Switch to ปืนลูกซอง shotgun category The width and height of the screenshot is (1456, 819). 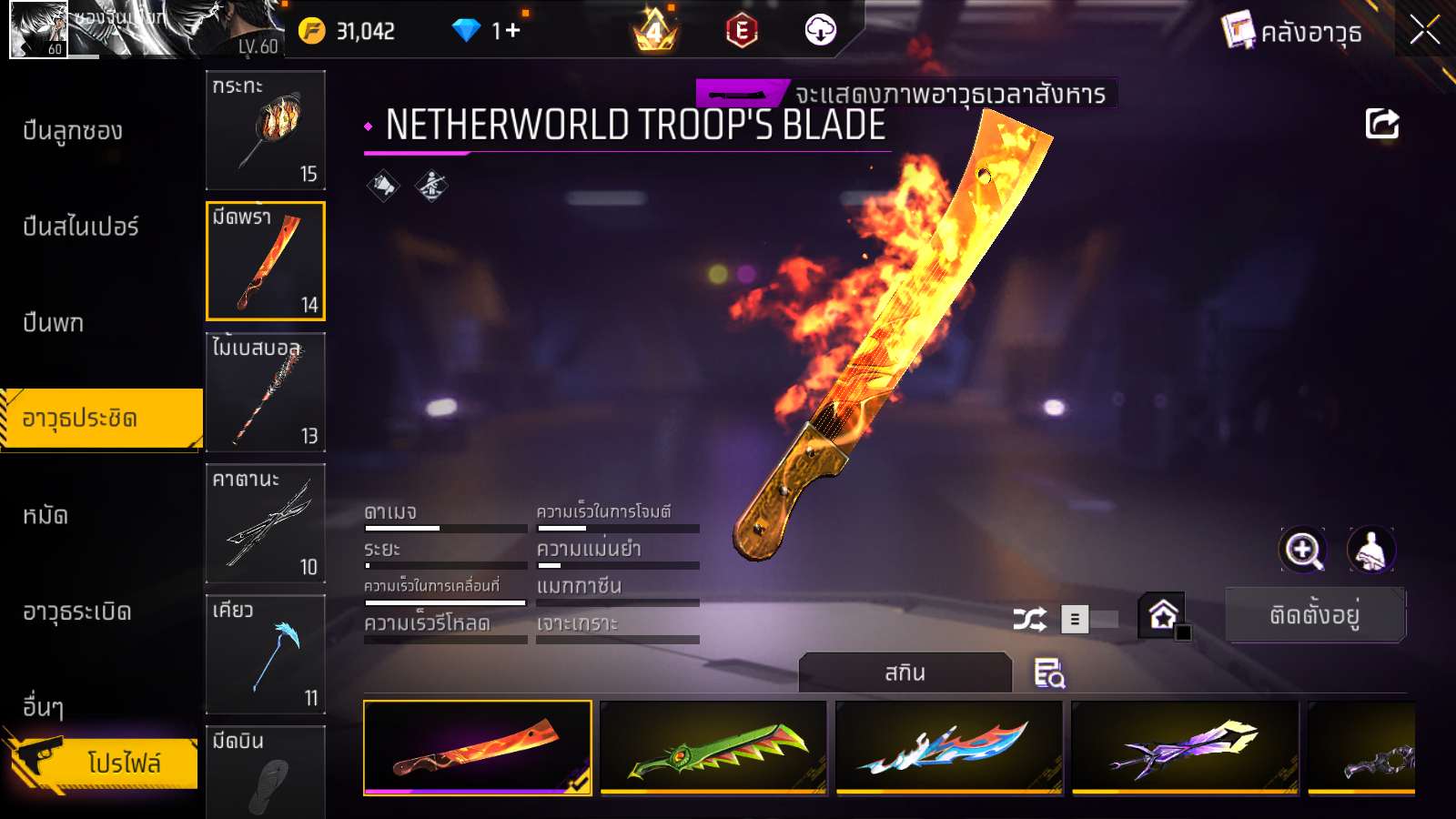73,131
